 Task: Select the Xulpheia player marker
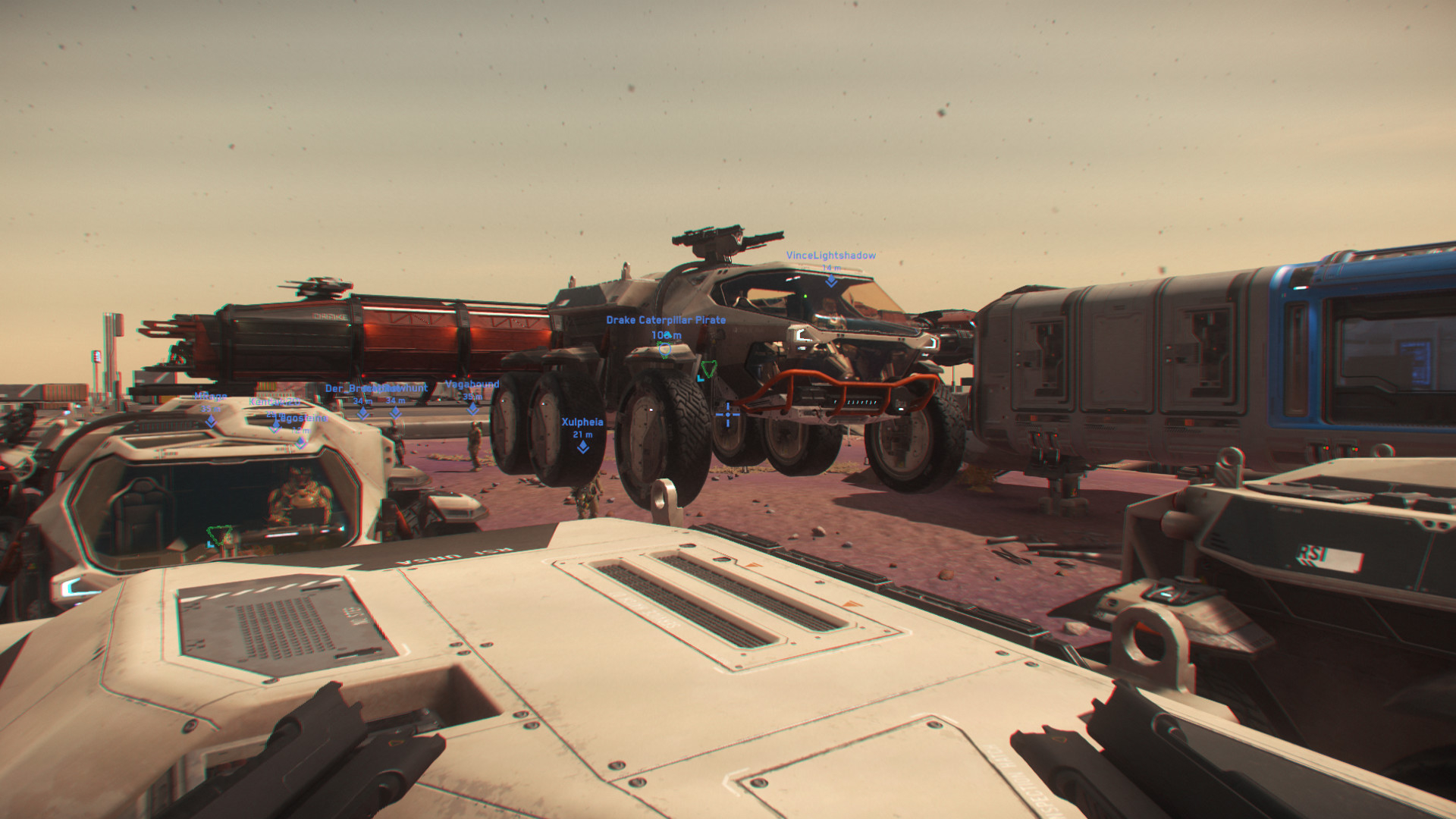point(582,447)
